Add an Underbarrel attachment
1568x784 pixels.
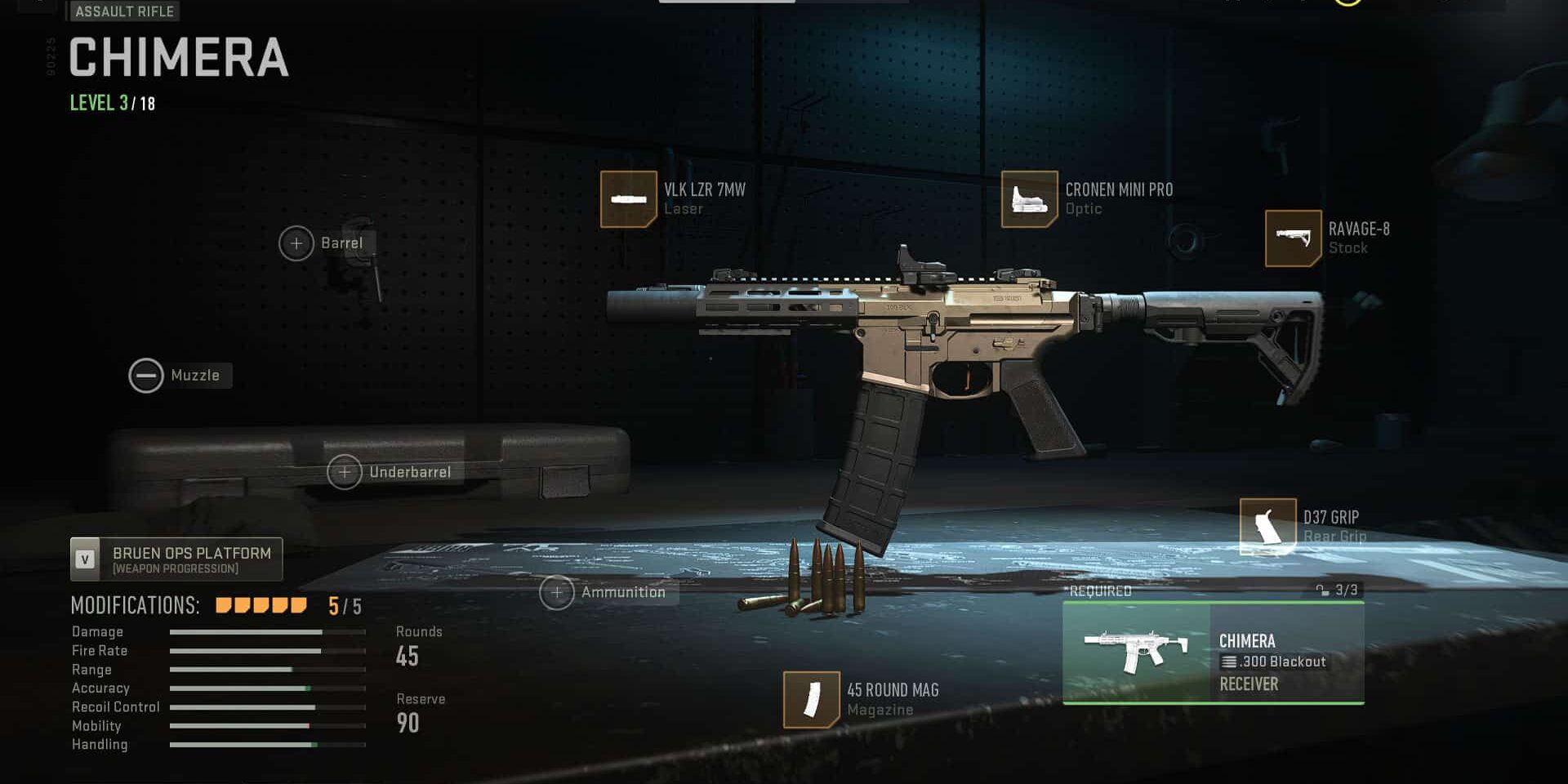[345, 472]
